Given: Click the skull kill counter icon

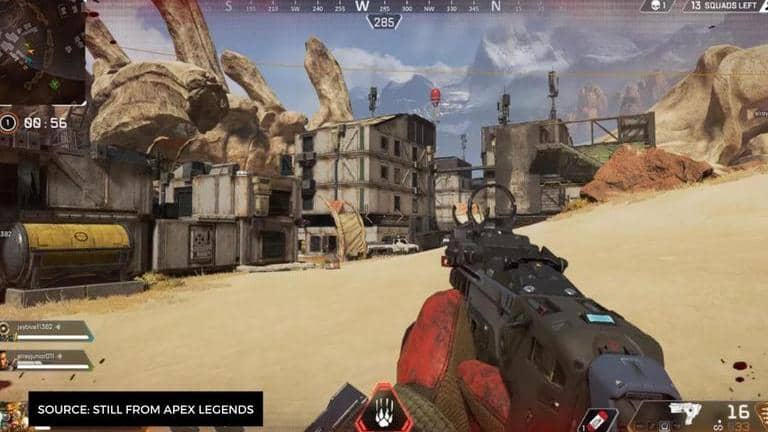Looking at the screenshot, I should point(656,6).
